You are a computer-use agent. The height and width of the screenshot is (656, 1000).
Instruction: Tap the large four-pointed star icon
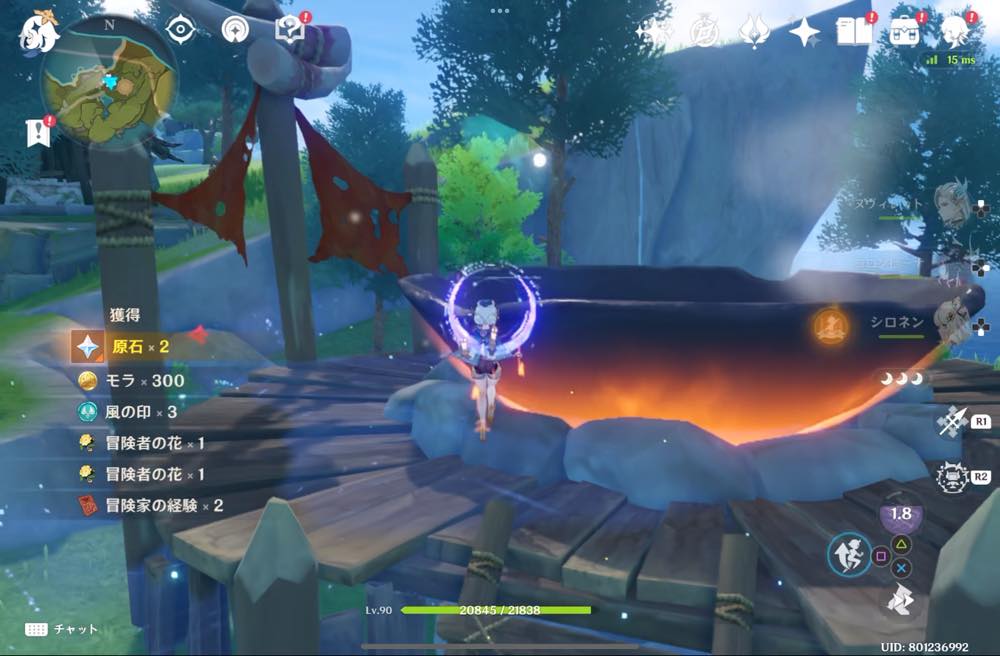point(804,32)
